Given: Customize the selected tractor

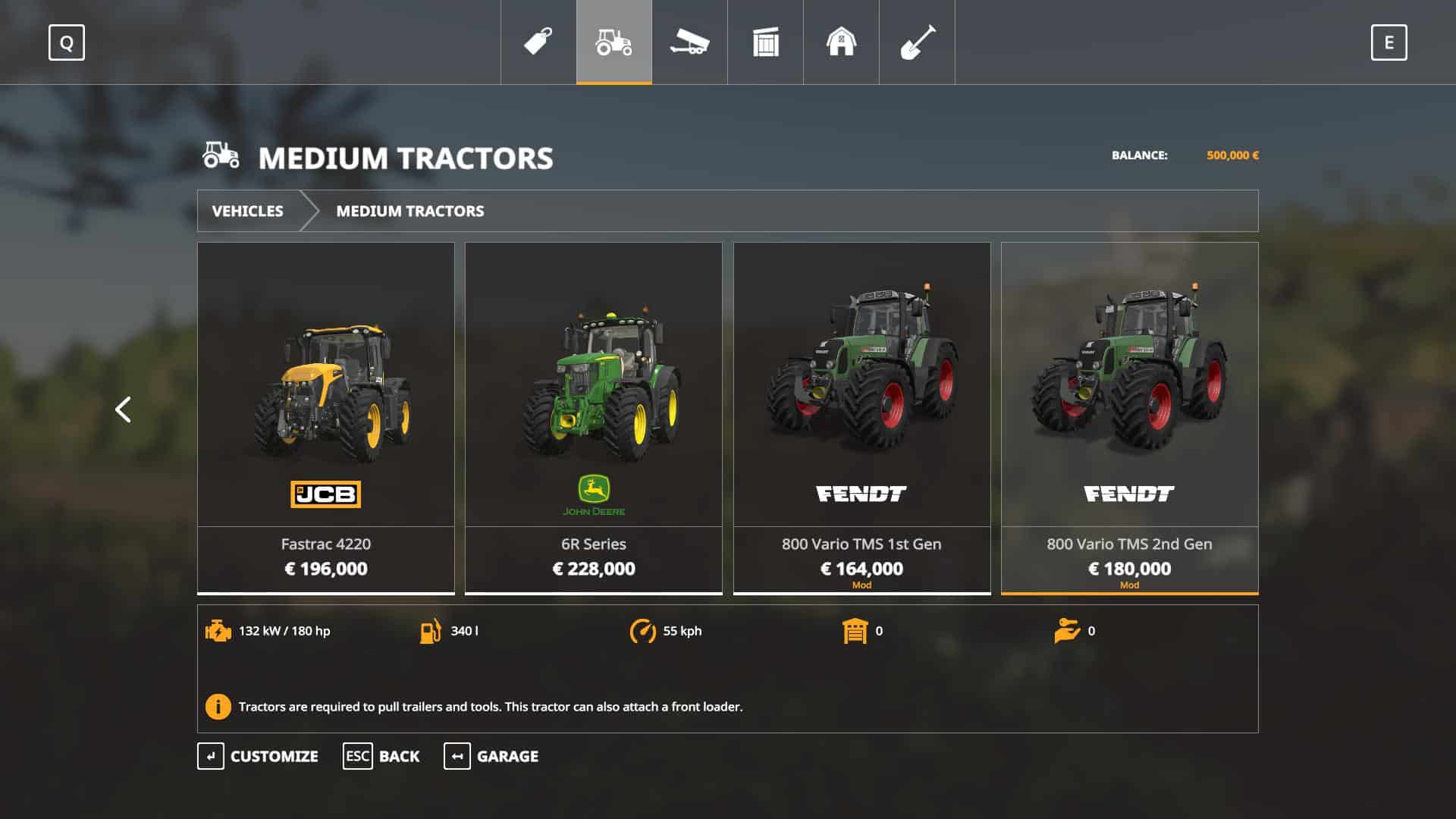Looking at the screenshot, I should click(x=258, y=756).
